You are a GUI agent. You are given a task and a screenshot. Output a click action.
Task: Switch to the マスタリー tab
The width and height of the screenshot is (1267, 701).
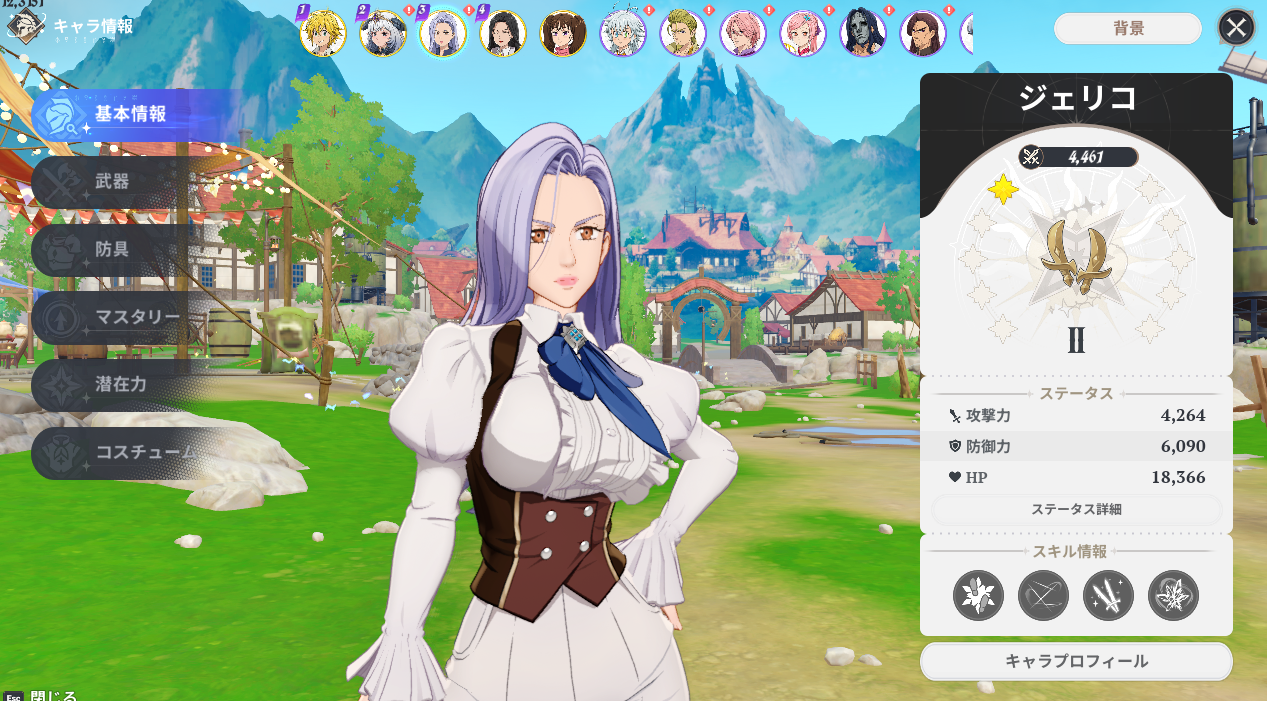(x=137, y=318)
